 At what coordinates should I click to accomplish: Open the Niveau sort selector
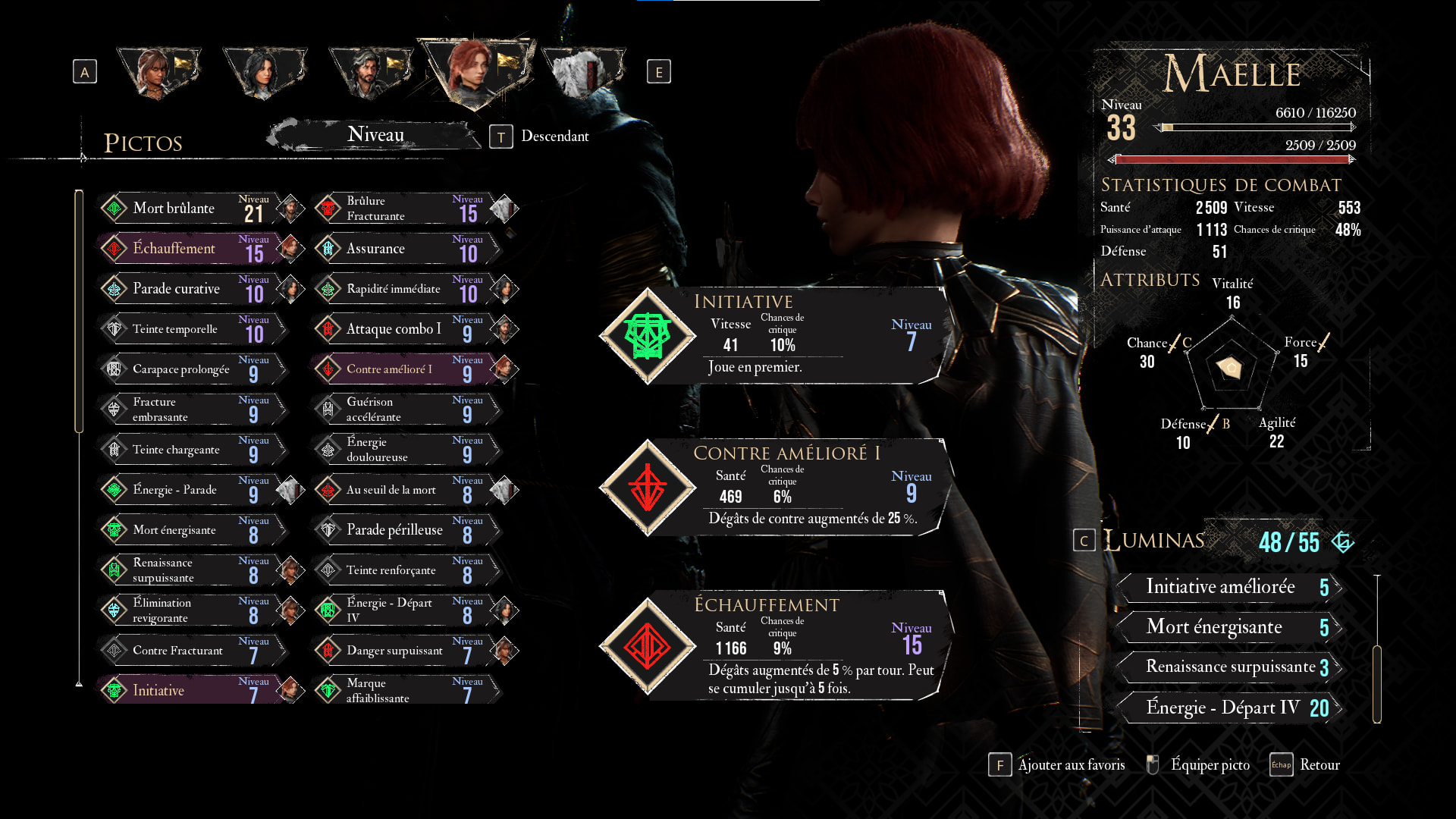pos(375,135)
